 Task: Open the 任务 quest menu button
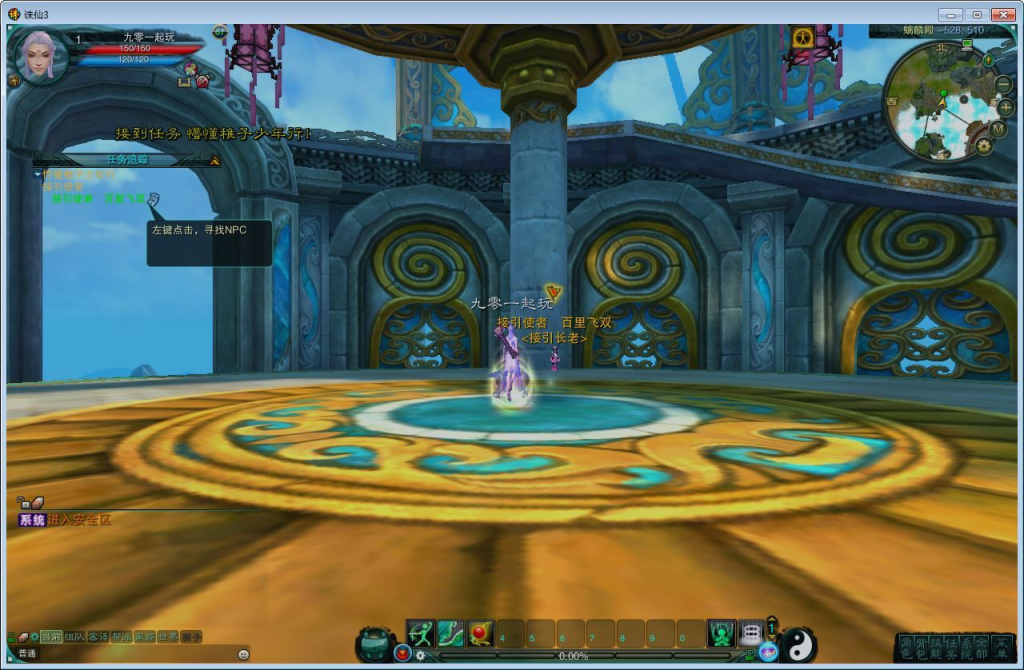coord(952,646)
